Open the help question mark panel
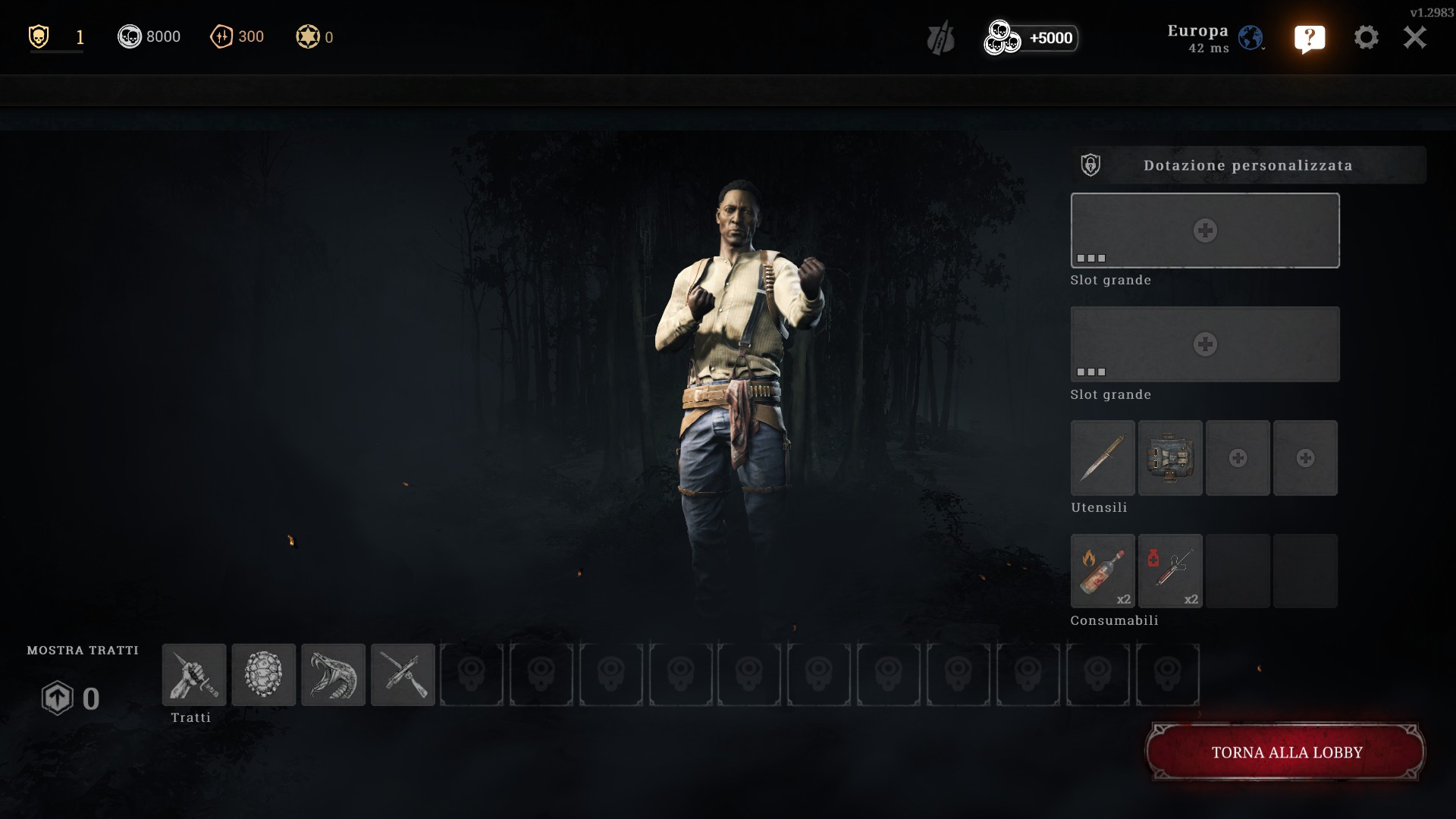This screenshot has width=1456, height=819. 1310,38
